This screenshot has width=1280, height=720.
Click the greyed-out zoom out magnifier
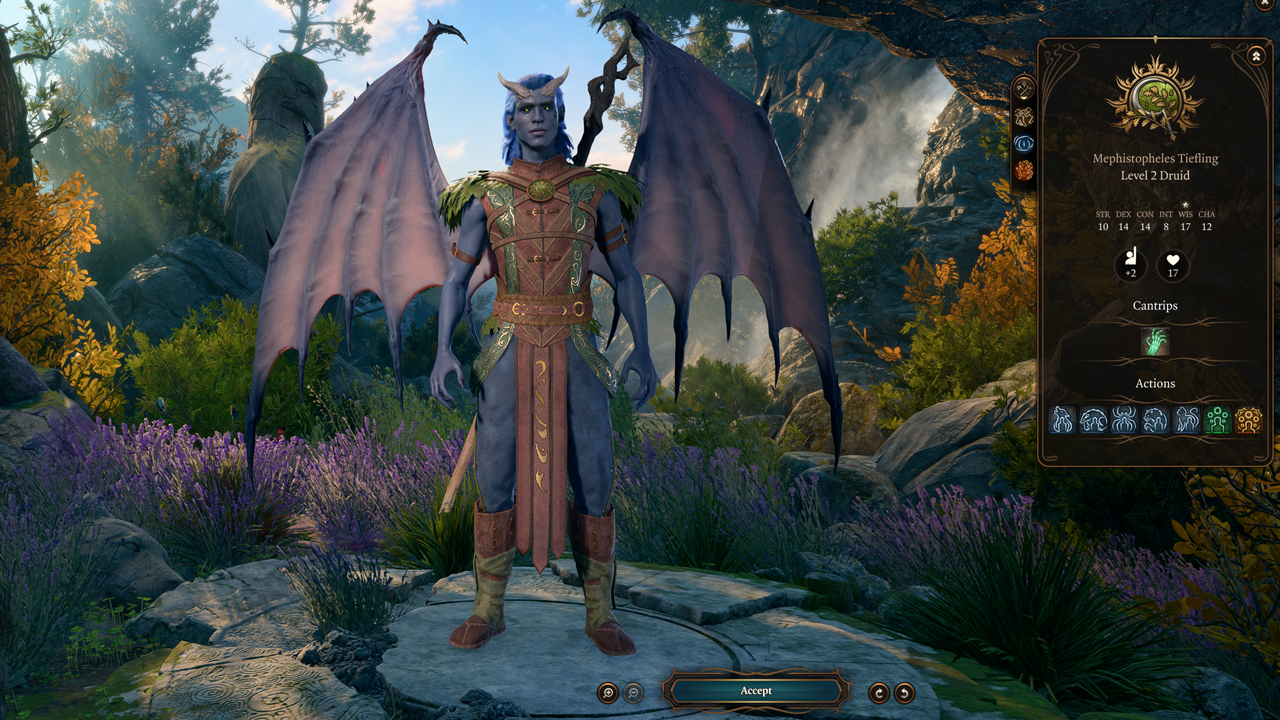pos(633,692)
